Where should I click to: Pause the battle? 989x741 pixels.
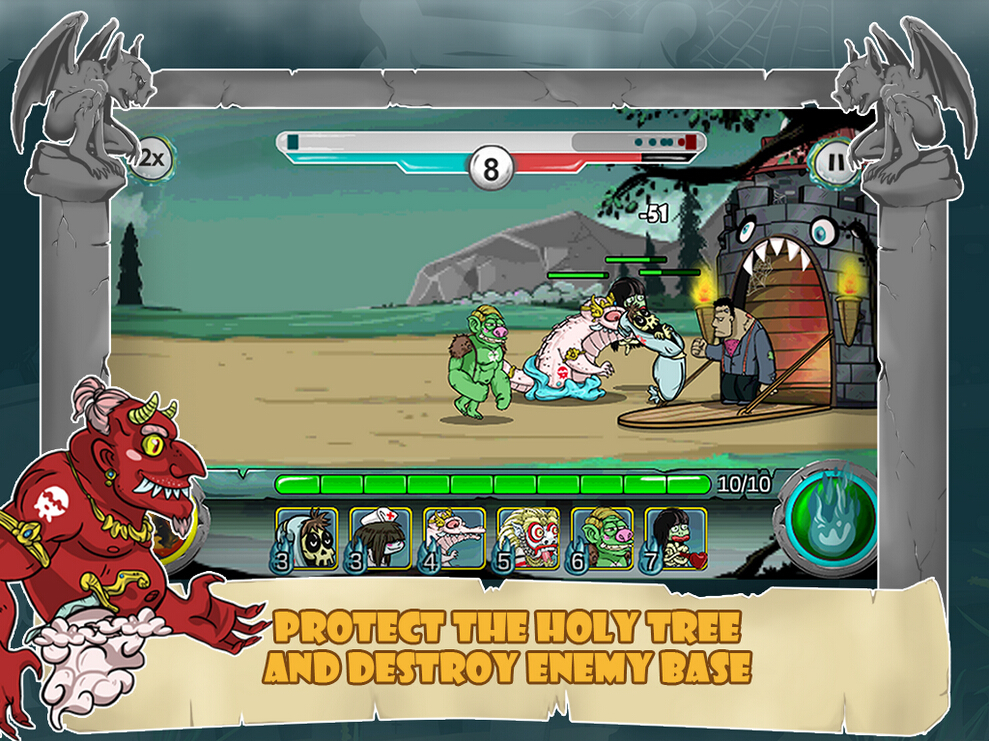pyautogui.click(x=835, y=161)
